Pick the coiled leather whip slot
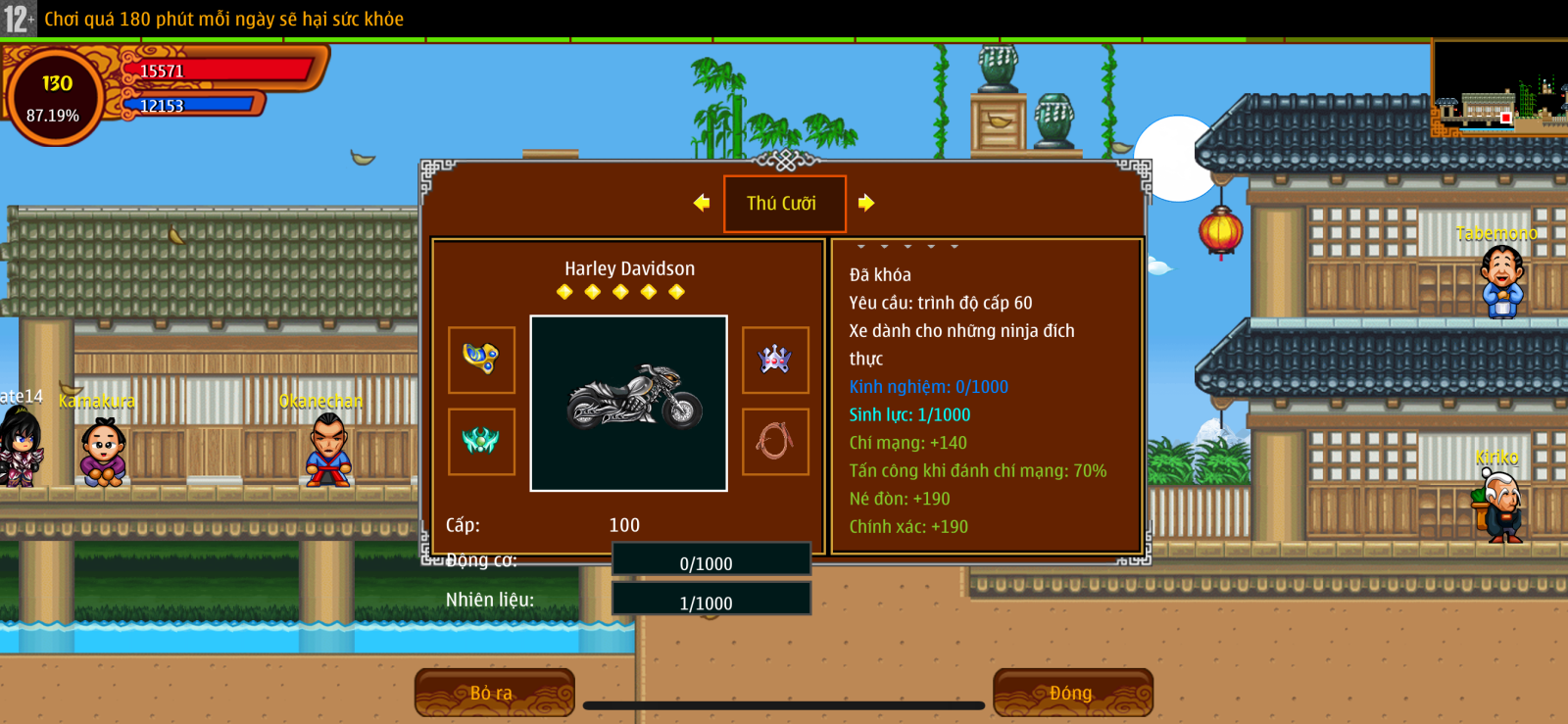The width and height of the screenshot is (1568, 724). pyautogui.click(x=775, y=441)
